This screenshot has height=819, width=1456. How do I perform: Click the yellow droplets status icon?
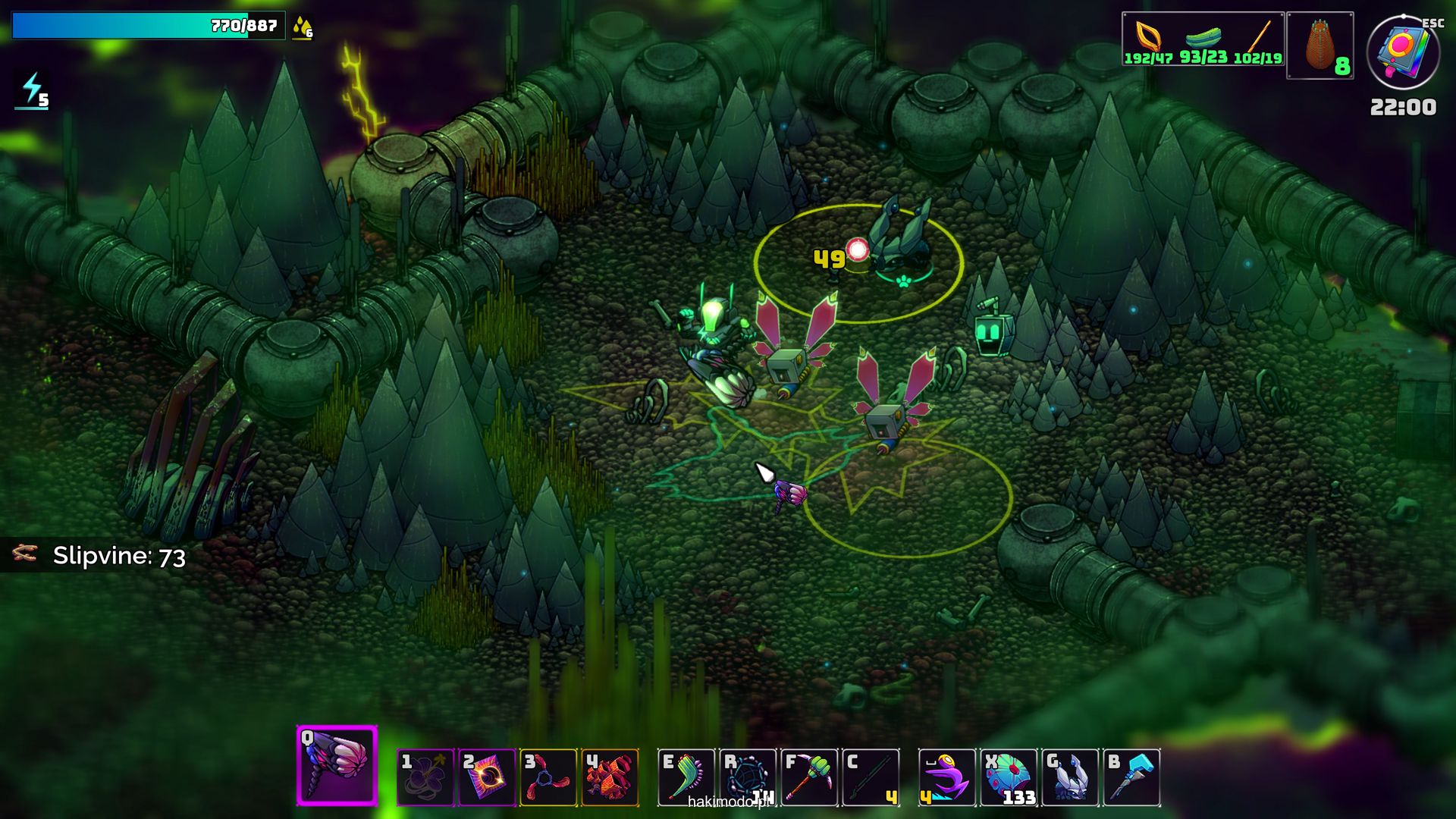[x=302, y=27]
